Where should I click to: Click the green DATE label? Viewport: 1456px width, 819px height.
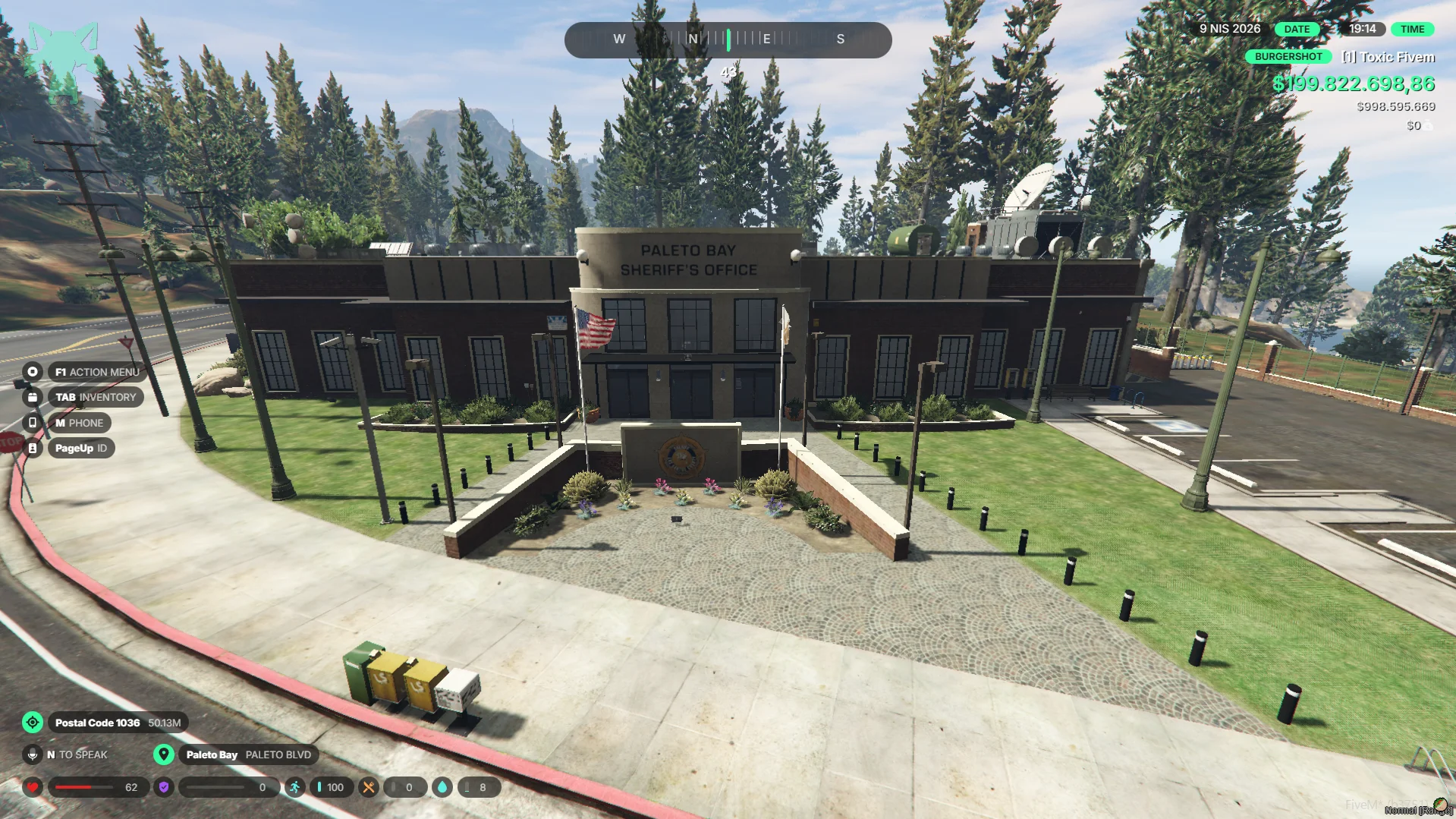1297,29
